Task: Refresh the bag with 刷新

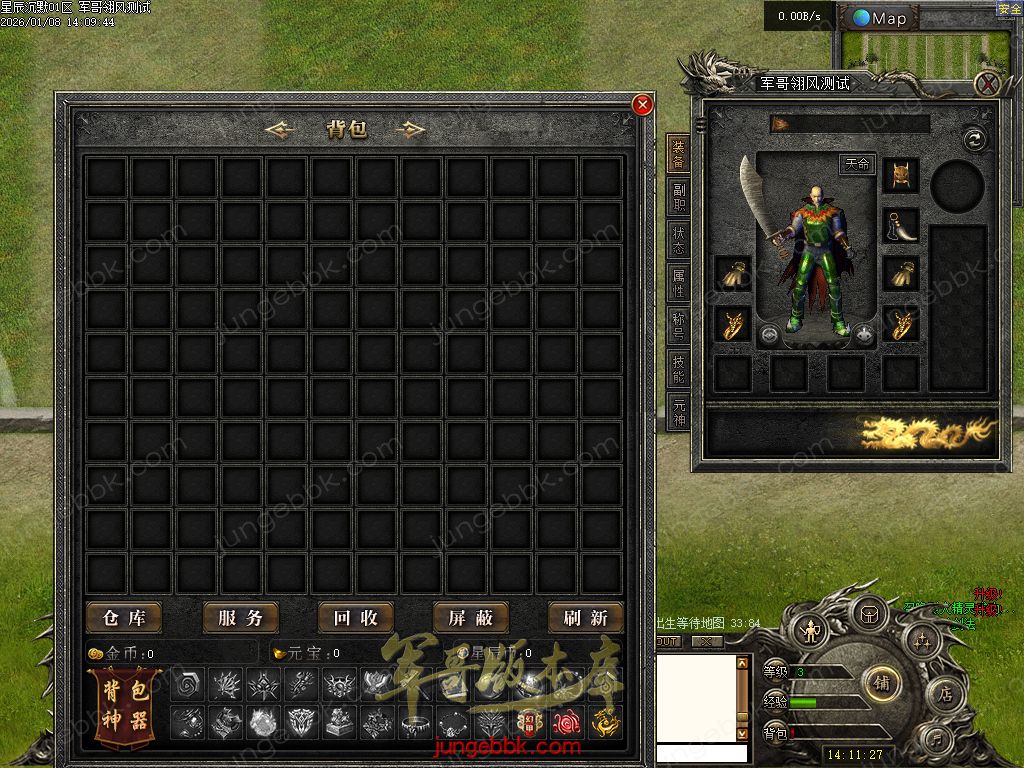Action: [585, 618]
